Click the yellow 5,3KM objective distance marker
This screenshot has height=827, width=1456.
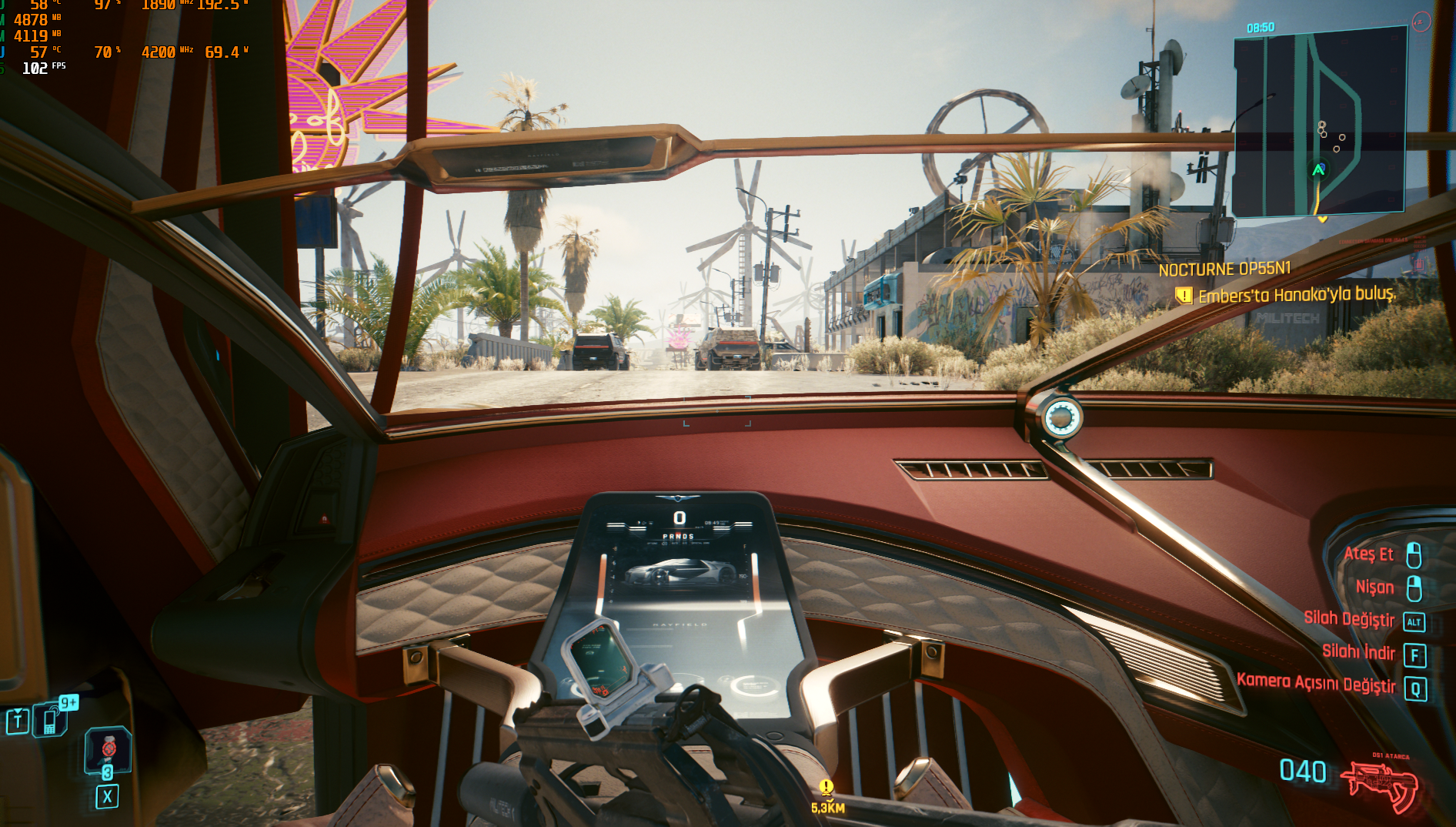click(x=827, y=796)
